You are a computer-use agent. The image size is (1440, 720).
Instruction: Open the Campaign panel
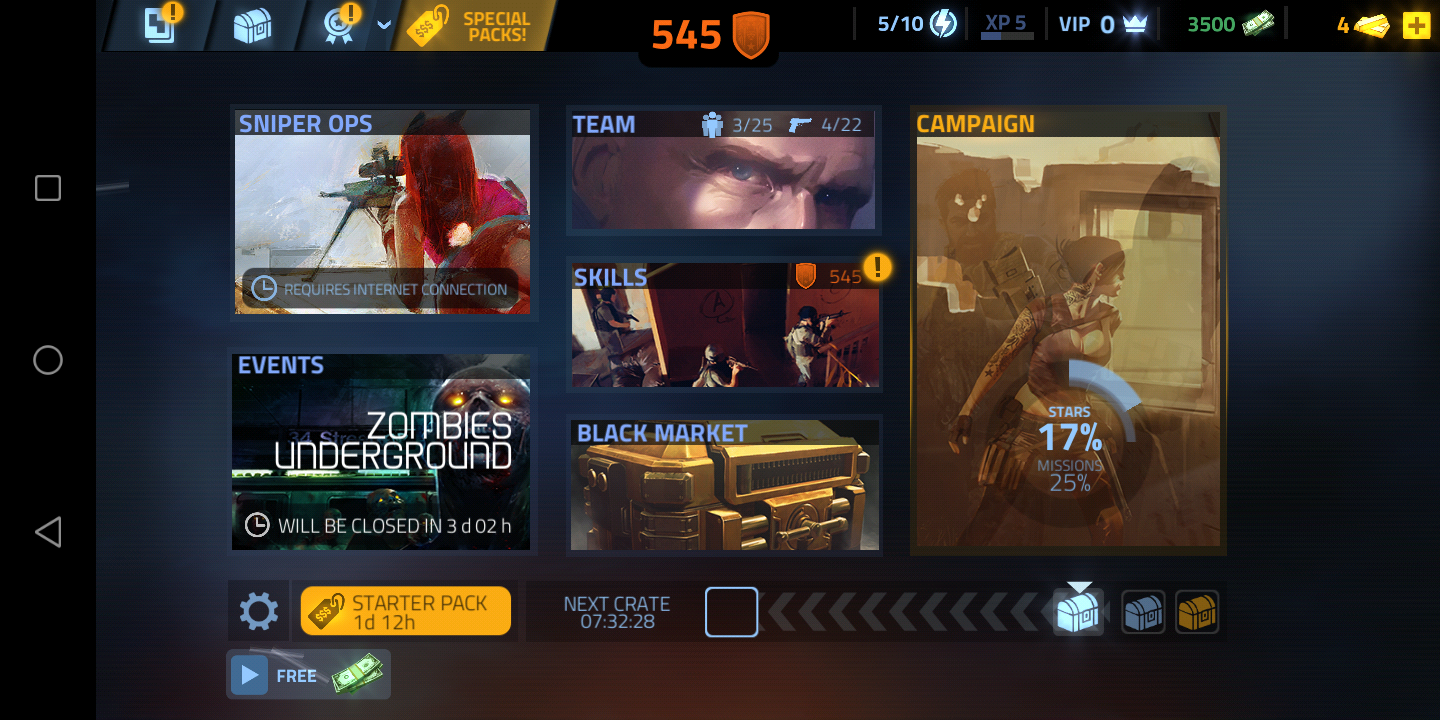pos(1067,330)
